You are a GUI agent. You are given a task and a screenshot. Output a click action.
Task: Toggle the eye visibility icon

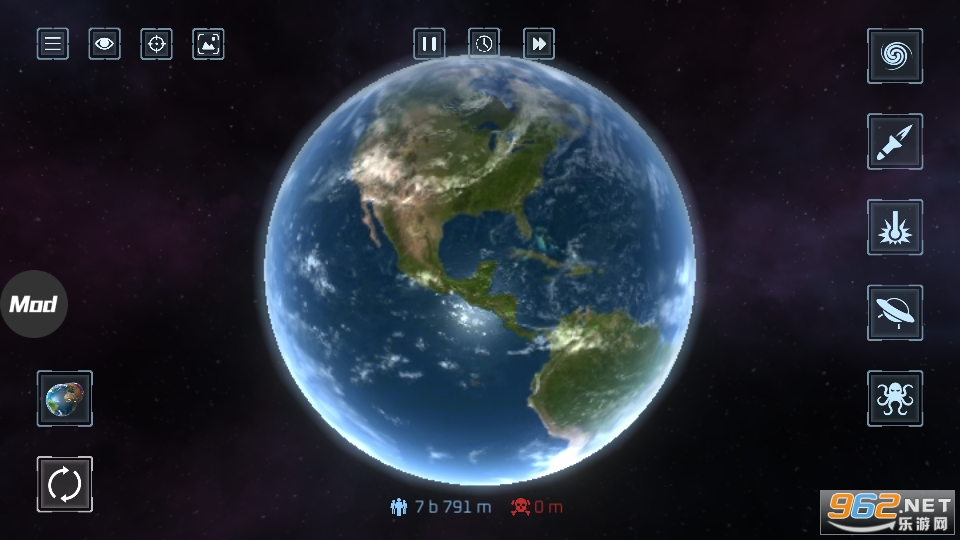coord(104,44)
